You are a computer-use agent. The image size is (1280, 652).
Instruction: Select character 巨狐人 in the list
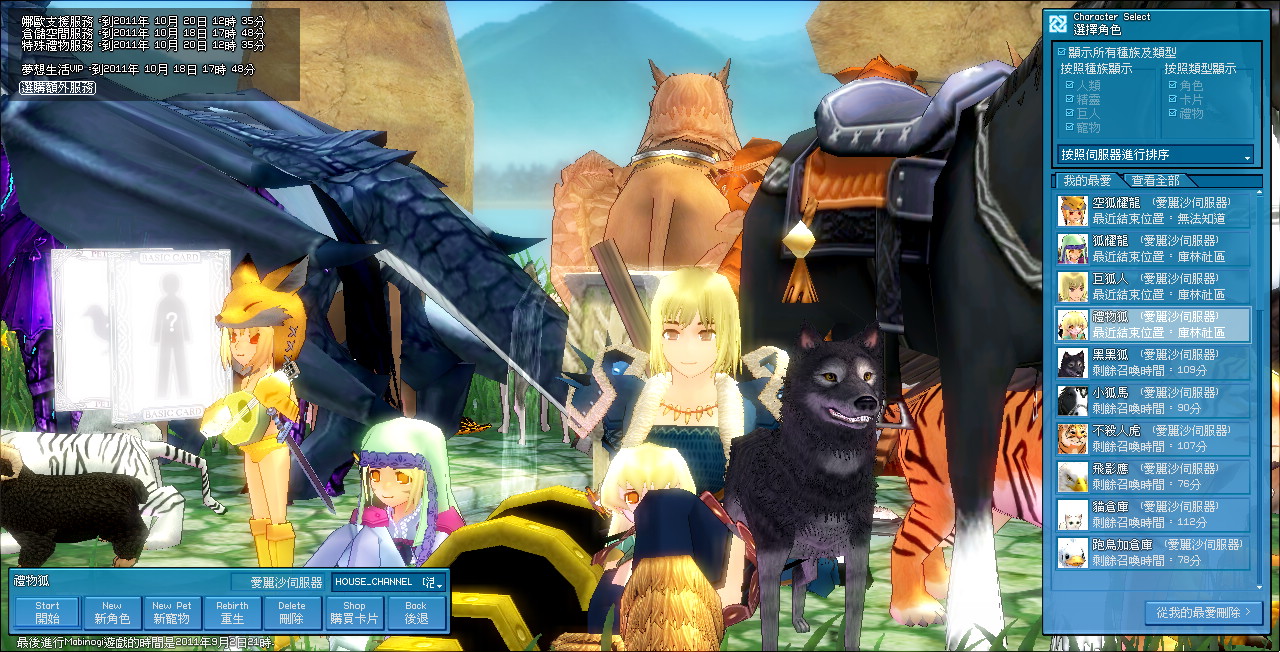(1153, 286)
